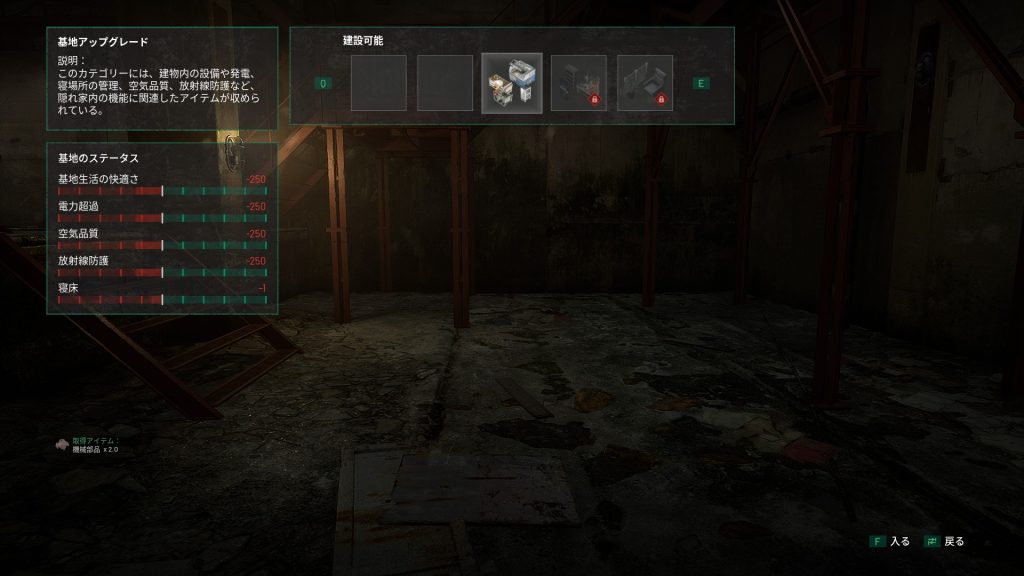Choose the locked shelving furniture tile
1024x576 pixels.
(x=578, y=83)
